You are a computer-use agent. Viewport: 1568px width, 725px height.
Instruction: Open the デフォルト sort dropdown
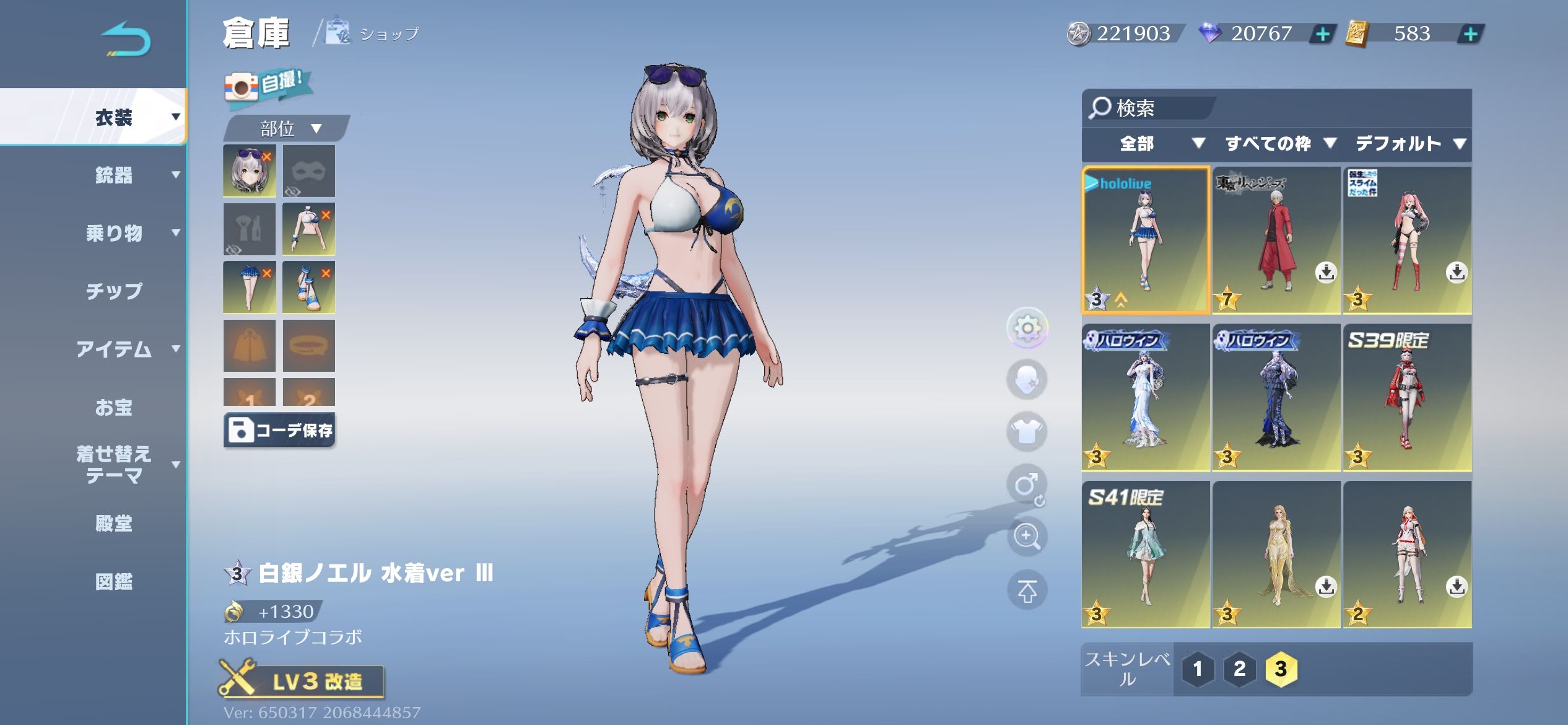point(1409,144)
